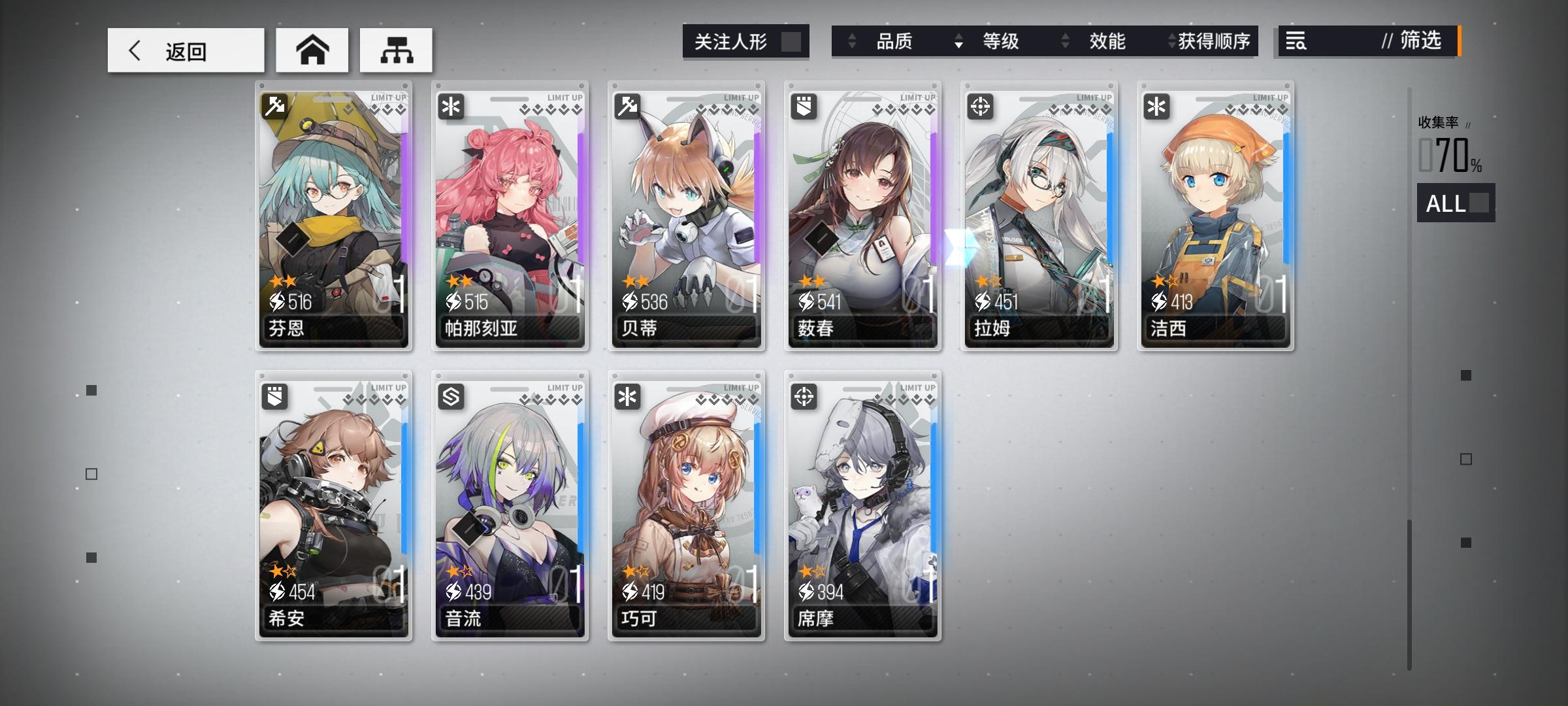Click the crosshair class icon on 席摩's card
Image resolution: width=1568 pixels, height=706 pixels.
tap(804, 397)
